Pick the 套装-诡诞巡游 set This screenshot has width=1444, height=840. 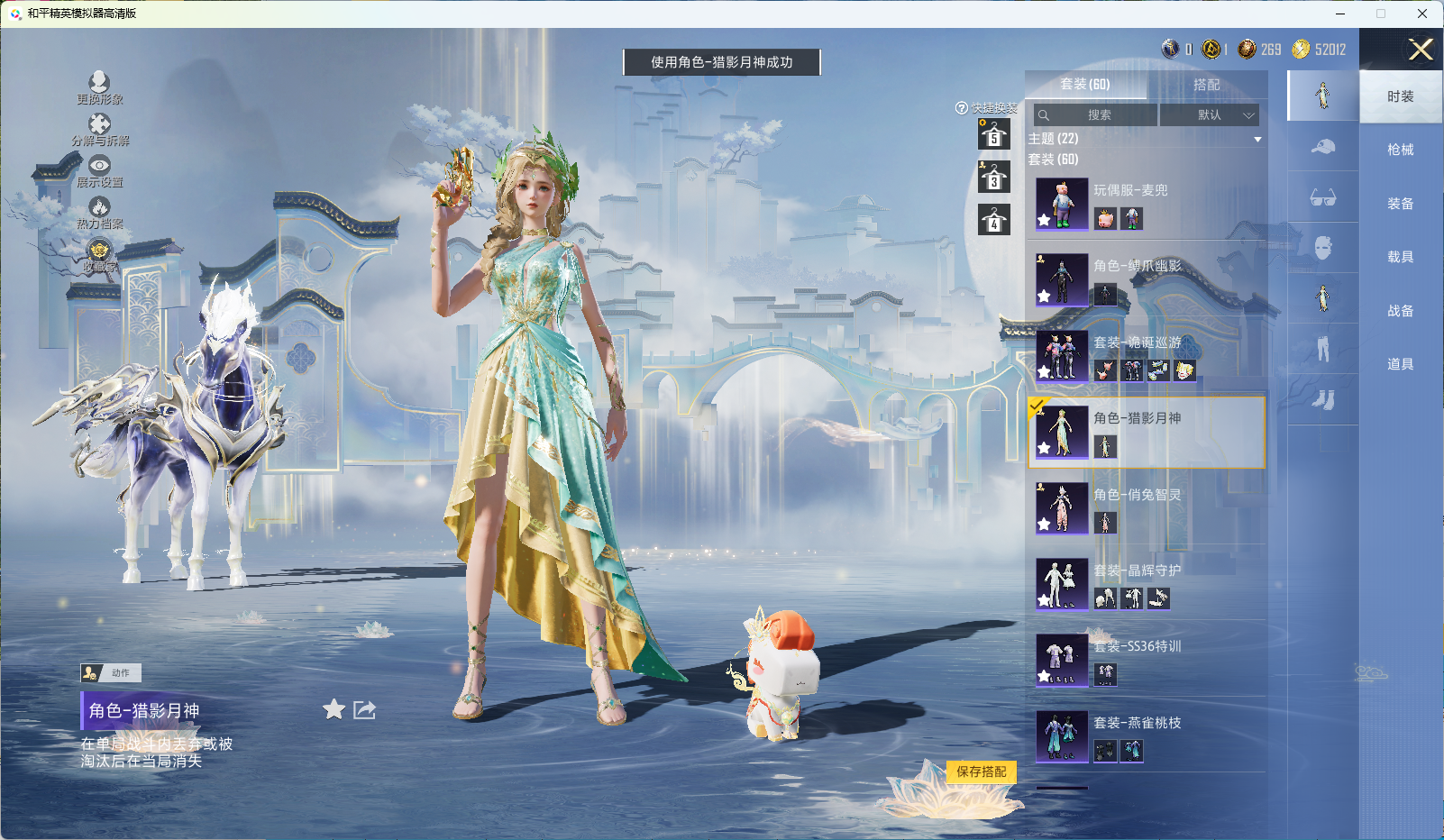pos(1145,356)
